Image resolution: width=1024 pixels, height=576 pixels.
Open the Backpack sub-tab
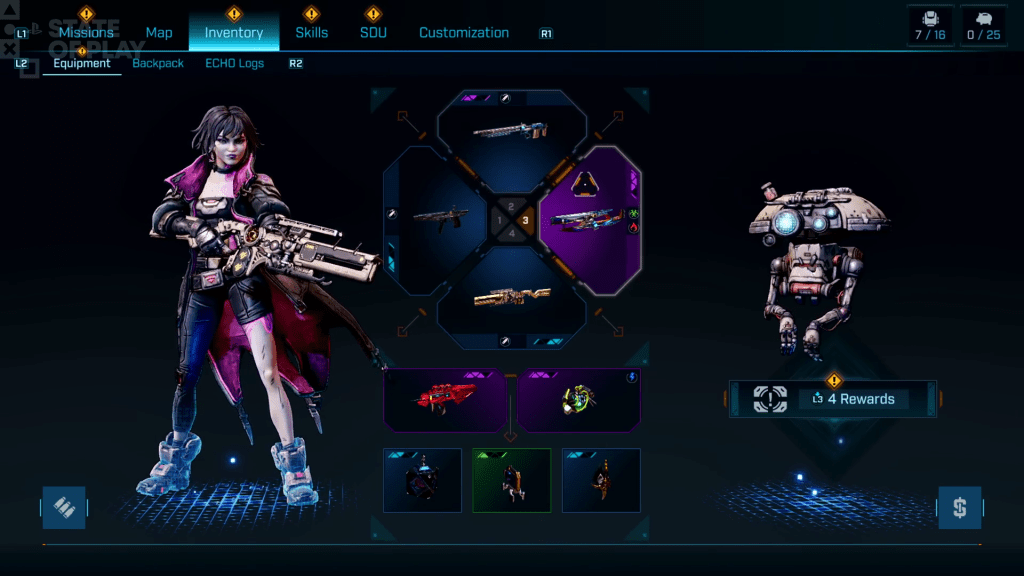click(x=158, y=63)
